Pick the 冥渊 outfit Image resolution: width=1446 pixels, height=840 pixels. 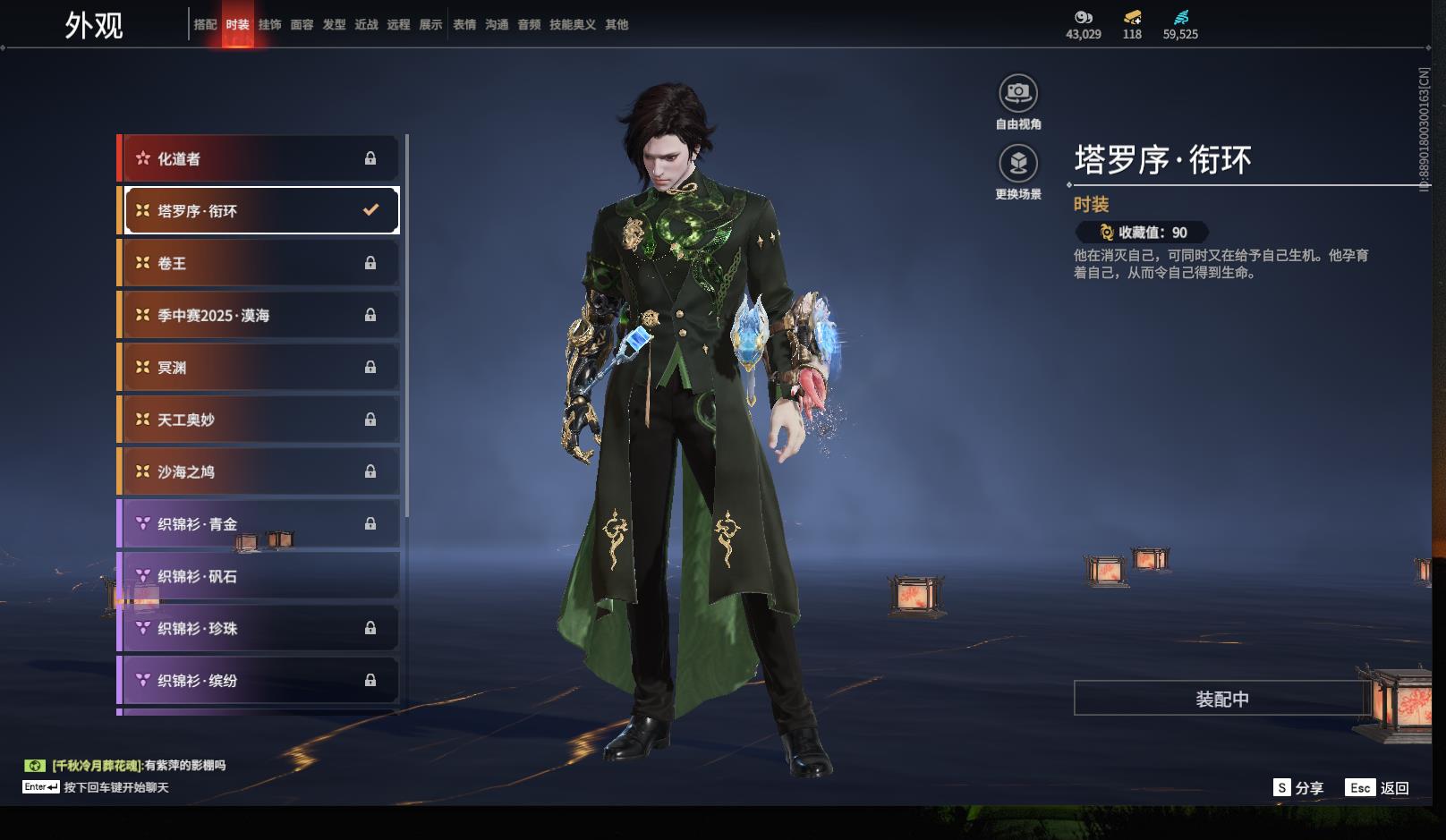click(259, 368)
